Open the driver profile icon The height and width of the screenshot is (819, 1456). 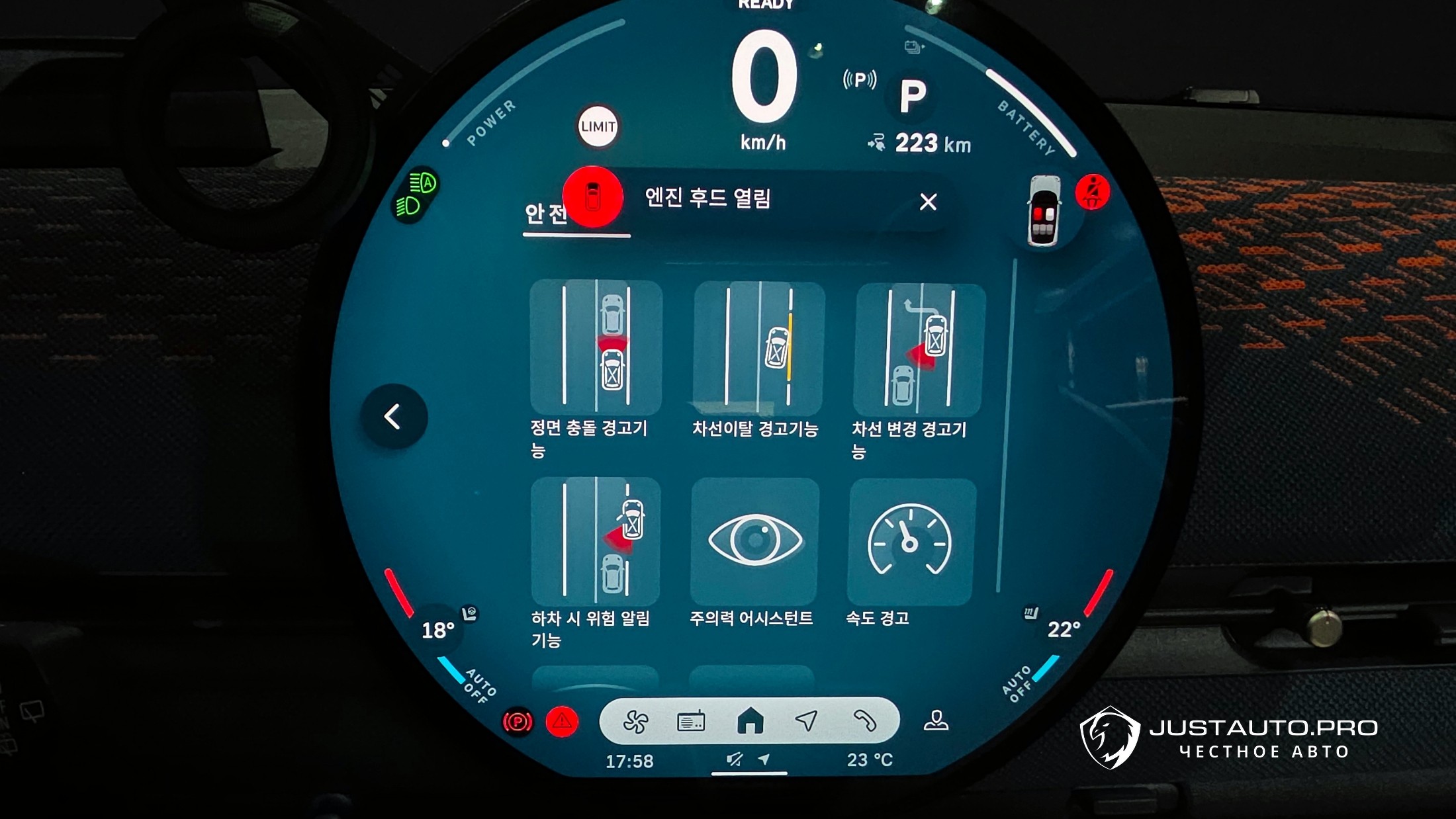click(x=936, y=720)
